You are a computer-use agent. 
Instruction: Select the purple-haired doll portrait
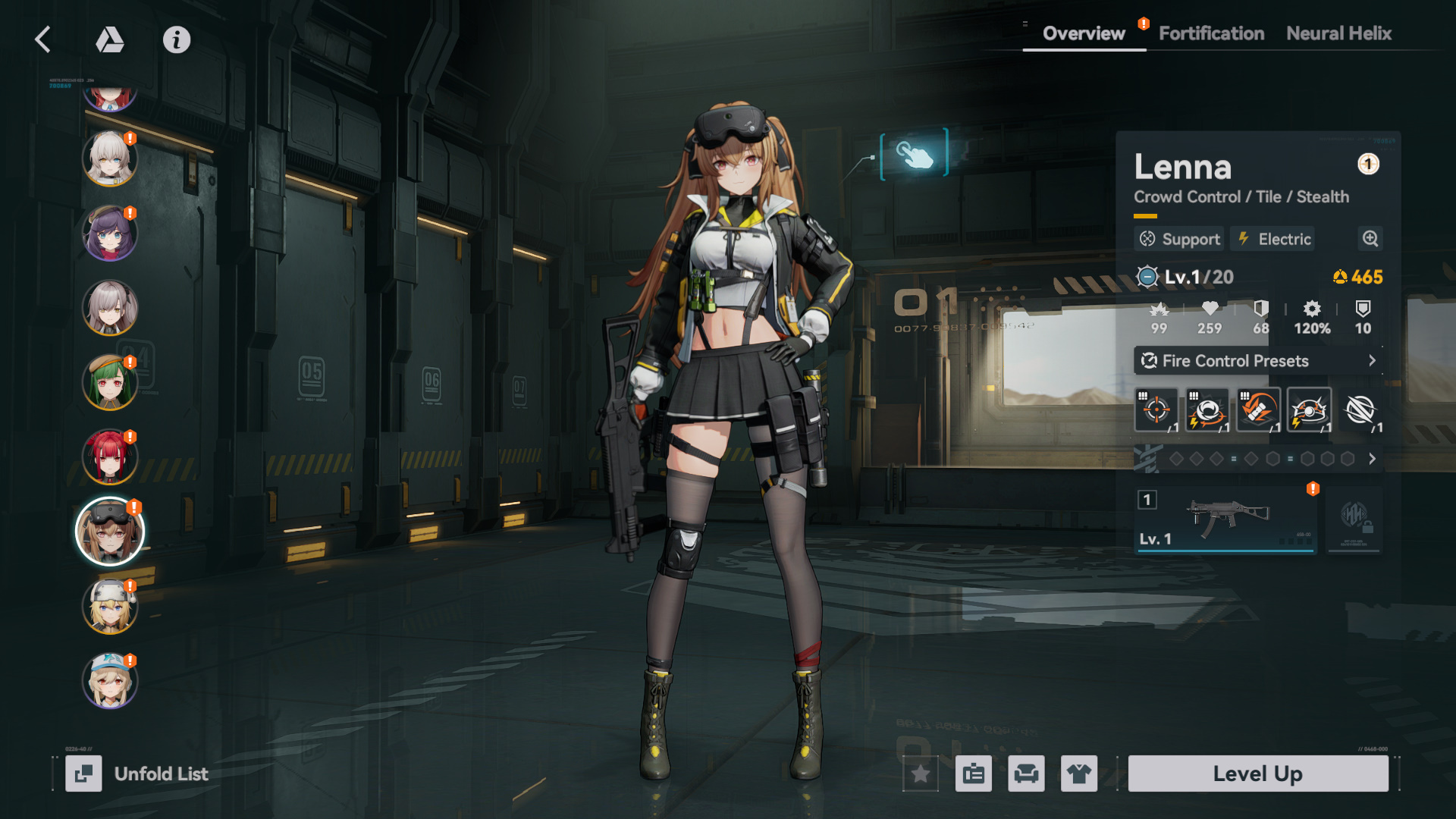(x=110, y=234)
